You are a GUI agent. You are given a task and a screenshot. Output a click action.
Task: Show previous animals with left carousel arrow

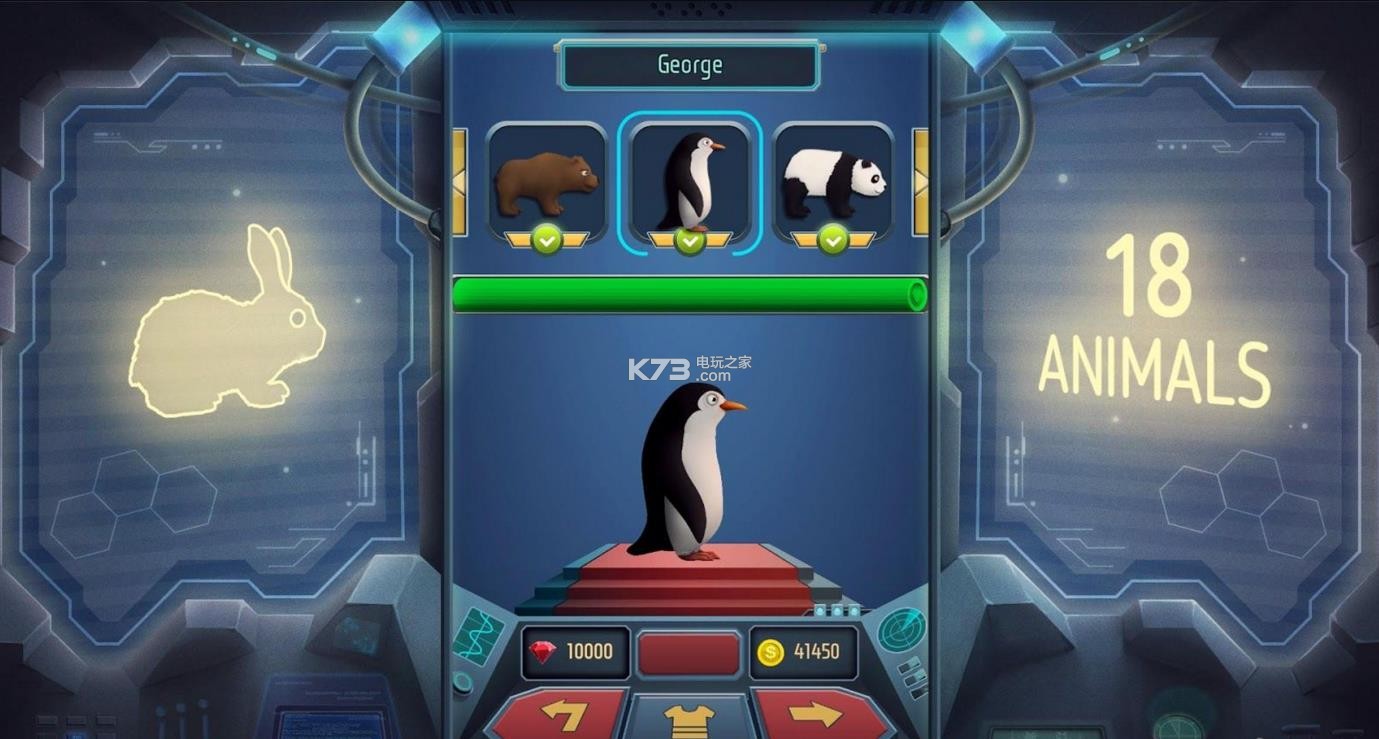click(460, 182)
